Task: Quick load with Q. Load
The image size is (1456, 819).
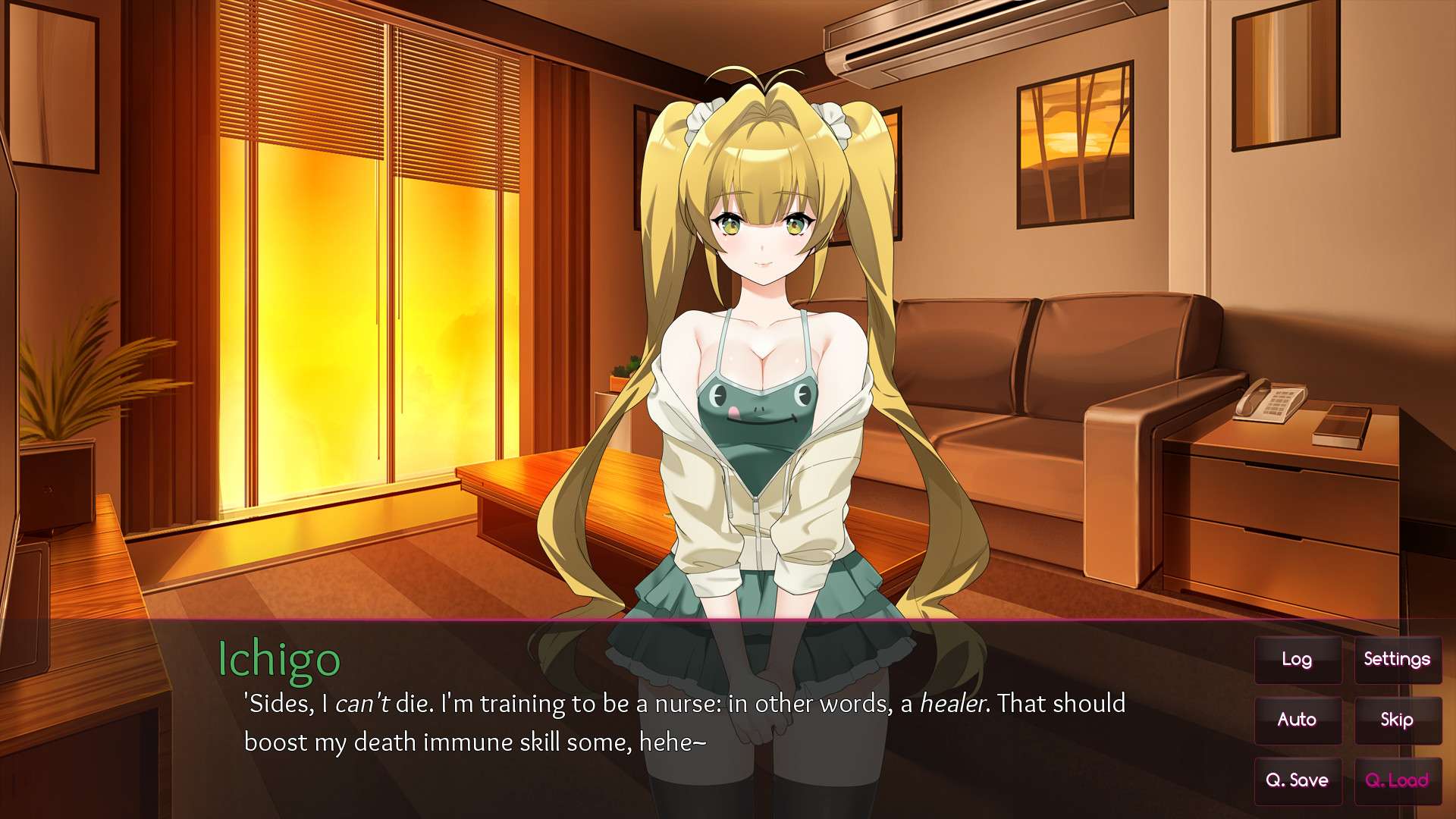Action: coord(1397,780)
